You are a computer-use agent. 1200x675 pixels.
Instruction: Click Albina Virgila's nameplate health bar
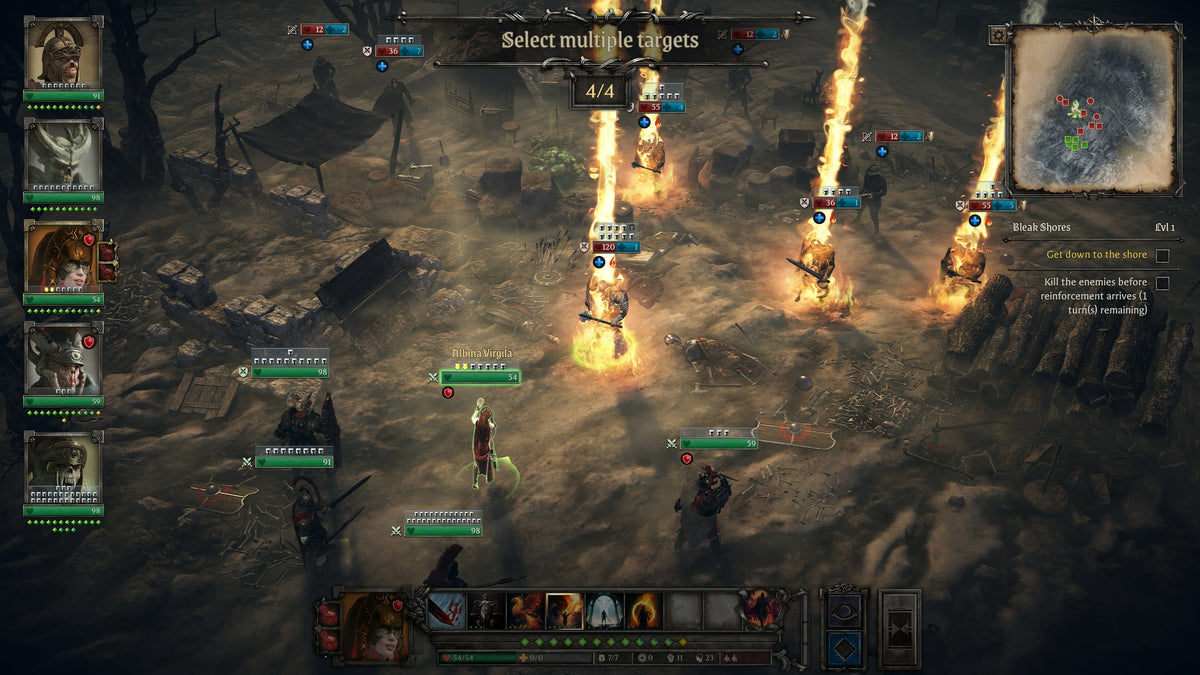click(x=480, y=377)
